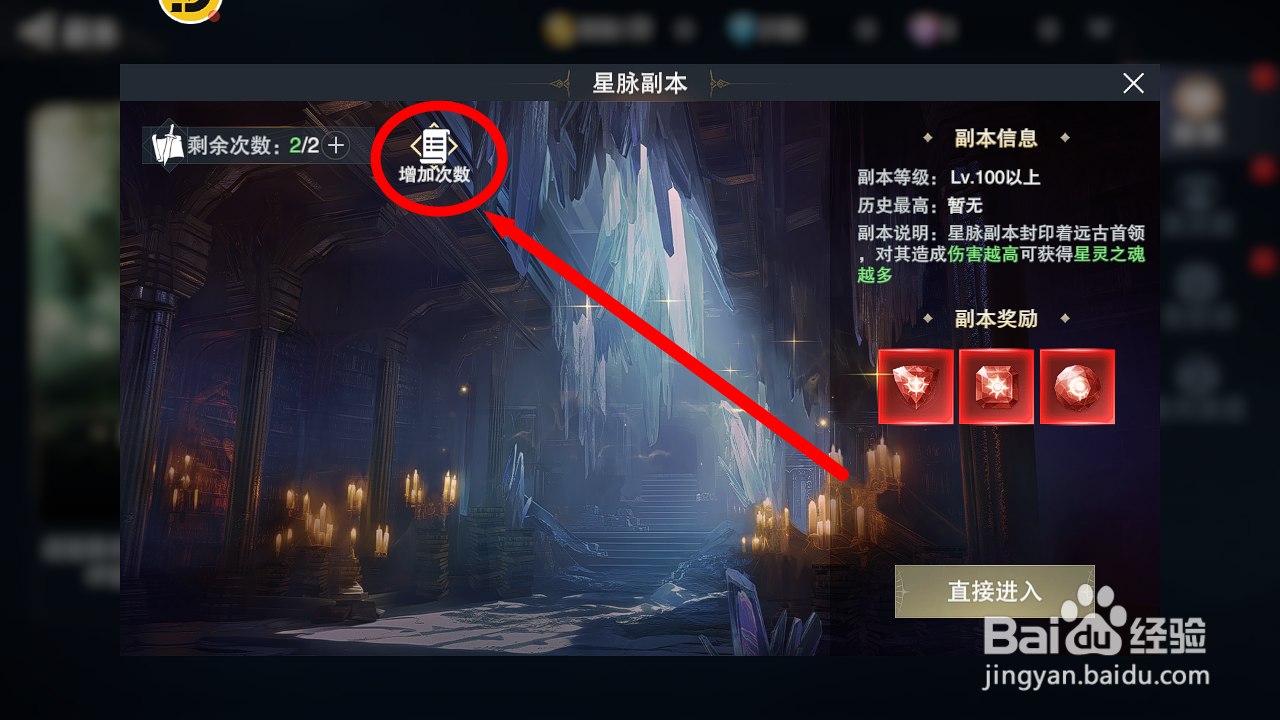Click the first red shard reward gem
The image size is (1280, 720).
pos(915,386)
